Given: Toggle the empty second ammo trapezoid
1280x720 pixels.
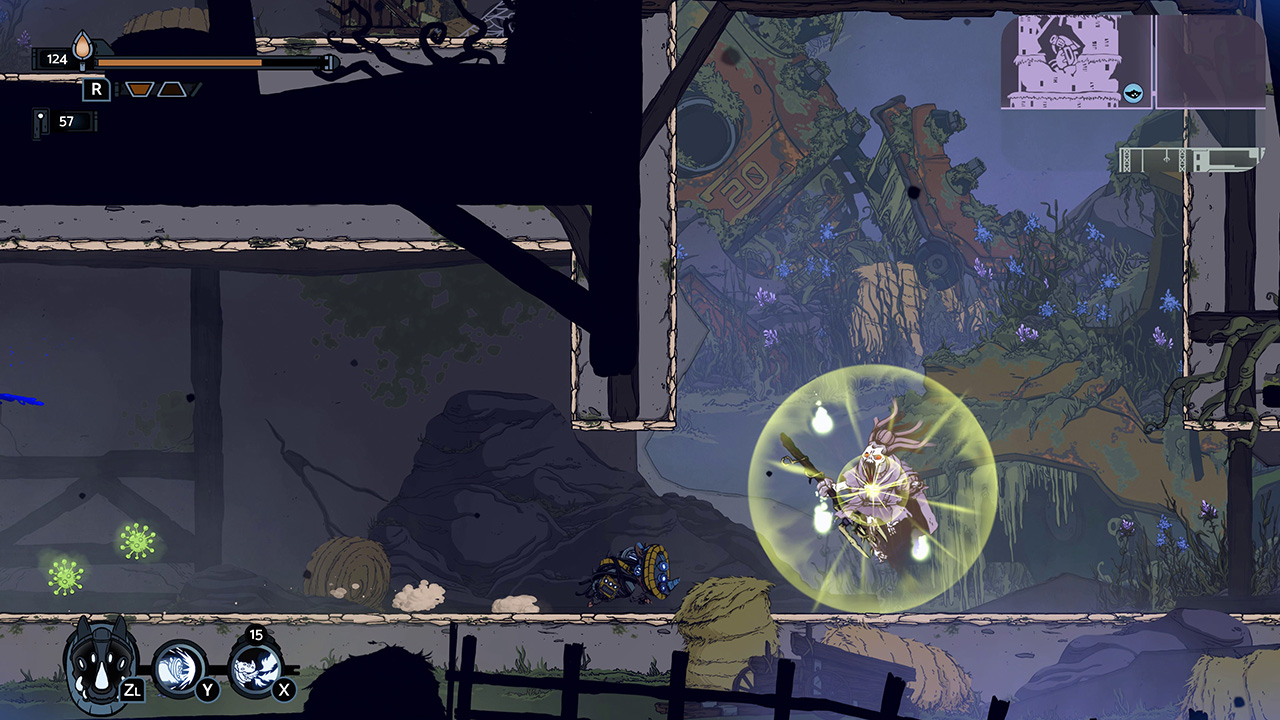Looking at the screenshot, I should [172, 89].
